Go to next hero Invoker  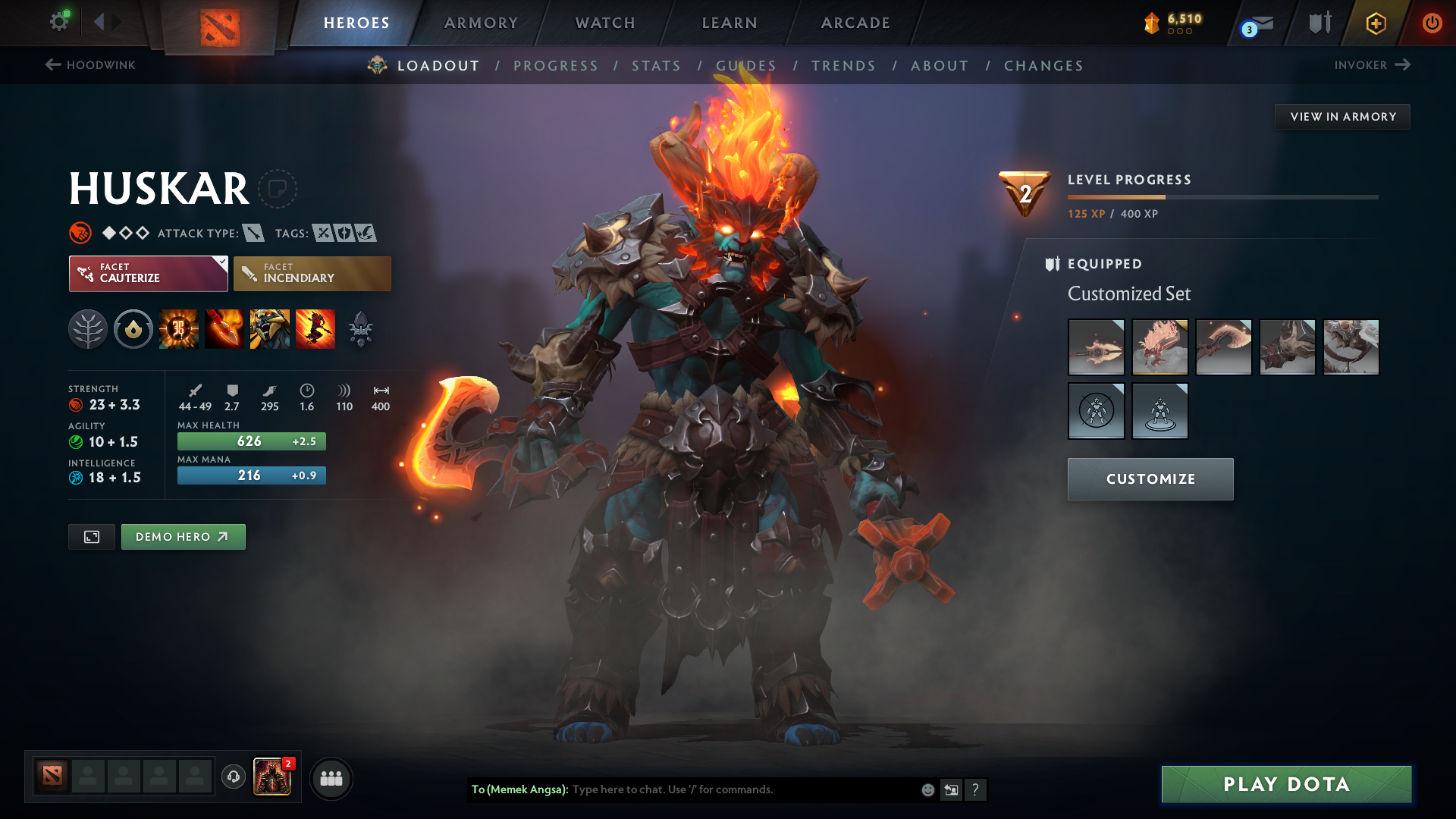pos(1371,65)
